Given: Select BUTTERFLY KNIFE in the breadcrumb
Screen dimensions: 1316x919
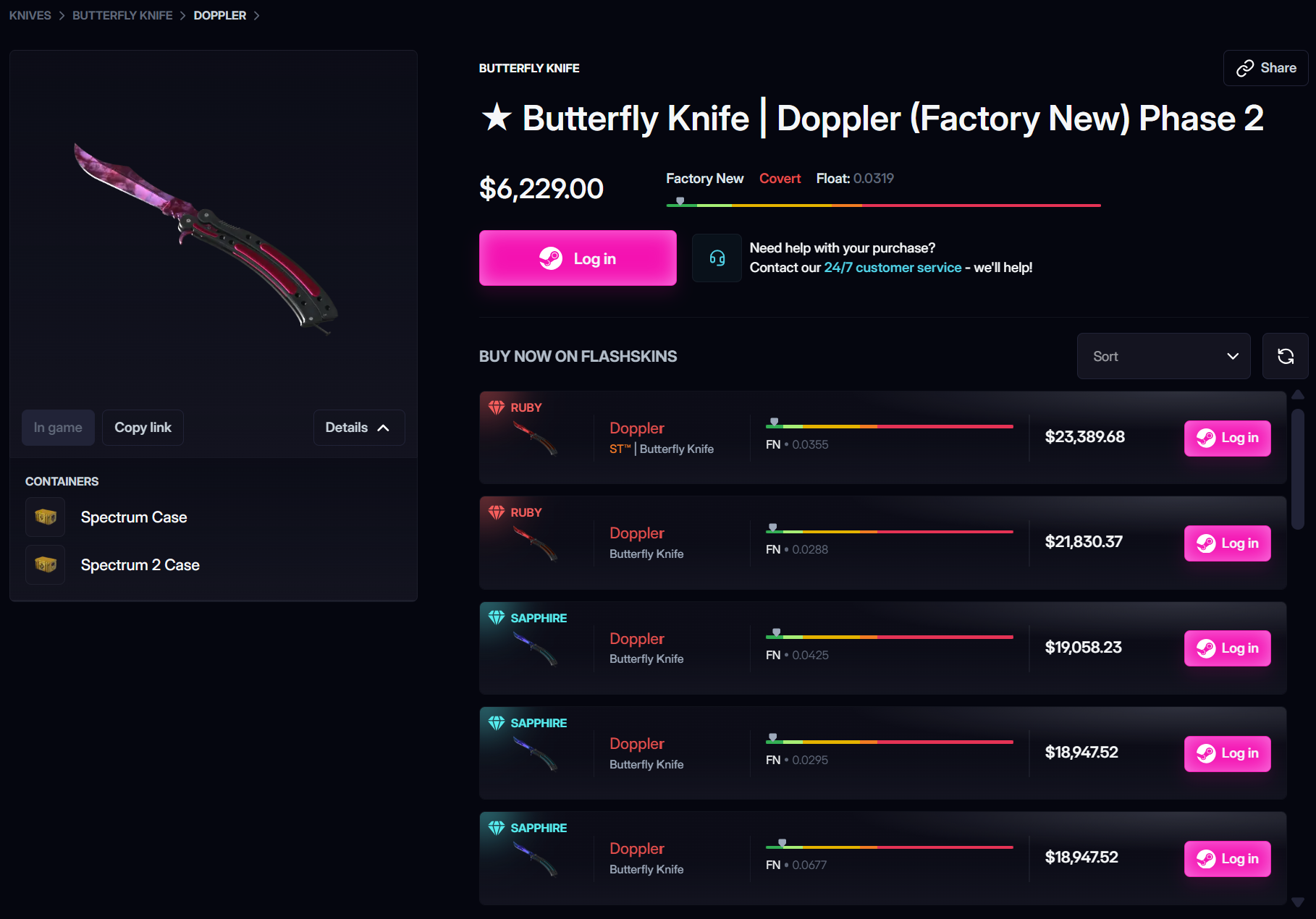Looking at the screenshot, I should (122, 14).
